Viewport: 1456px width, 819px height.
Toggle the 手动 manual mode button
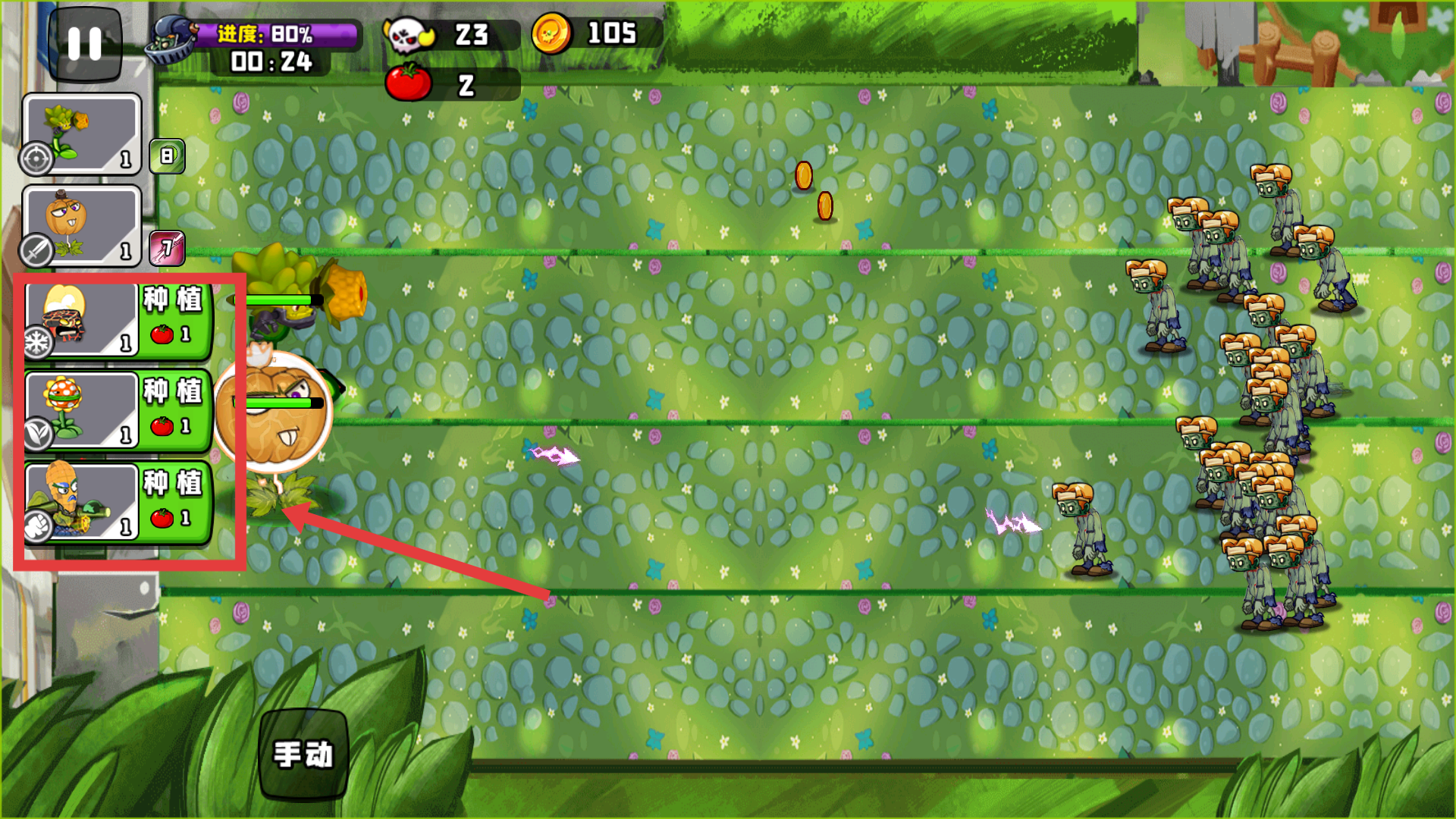click(303, 754)
